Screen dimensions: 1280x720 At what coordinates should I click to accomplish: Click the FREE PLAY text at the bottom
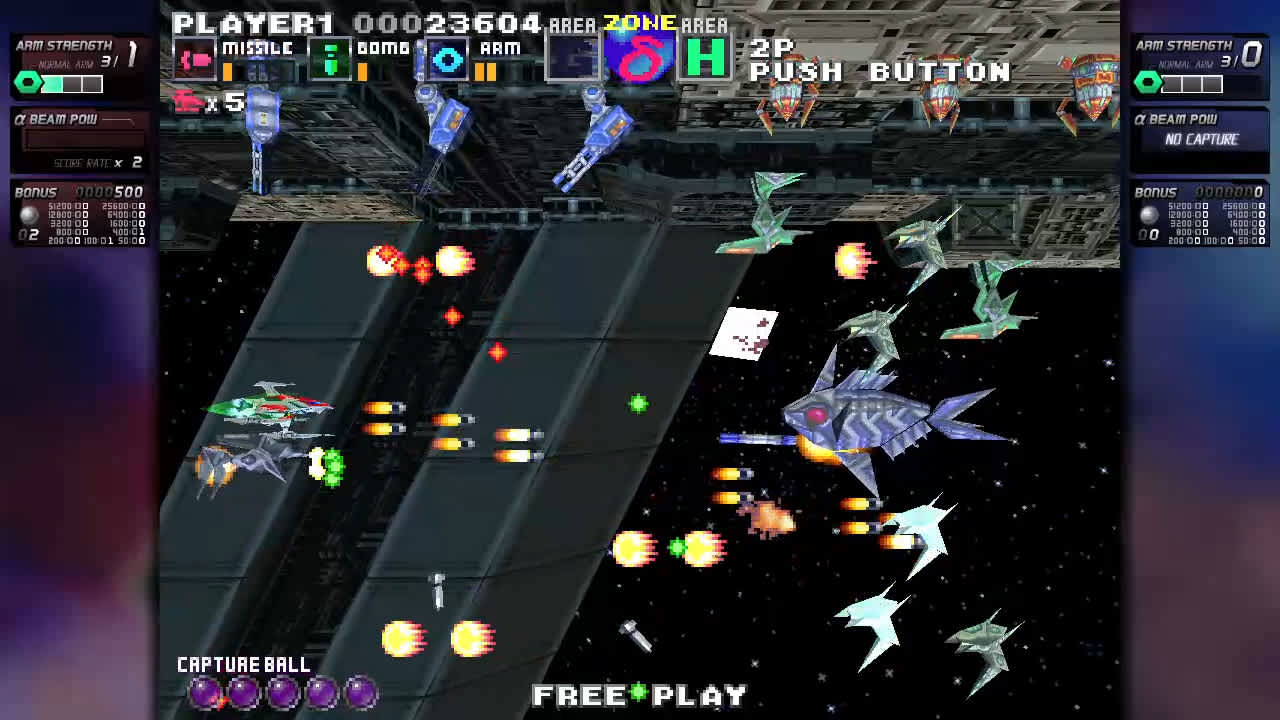[640, 693]
